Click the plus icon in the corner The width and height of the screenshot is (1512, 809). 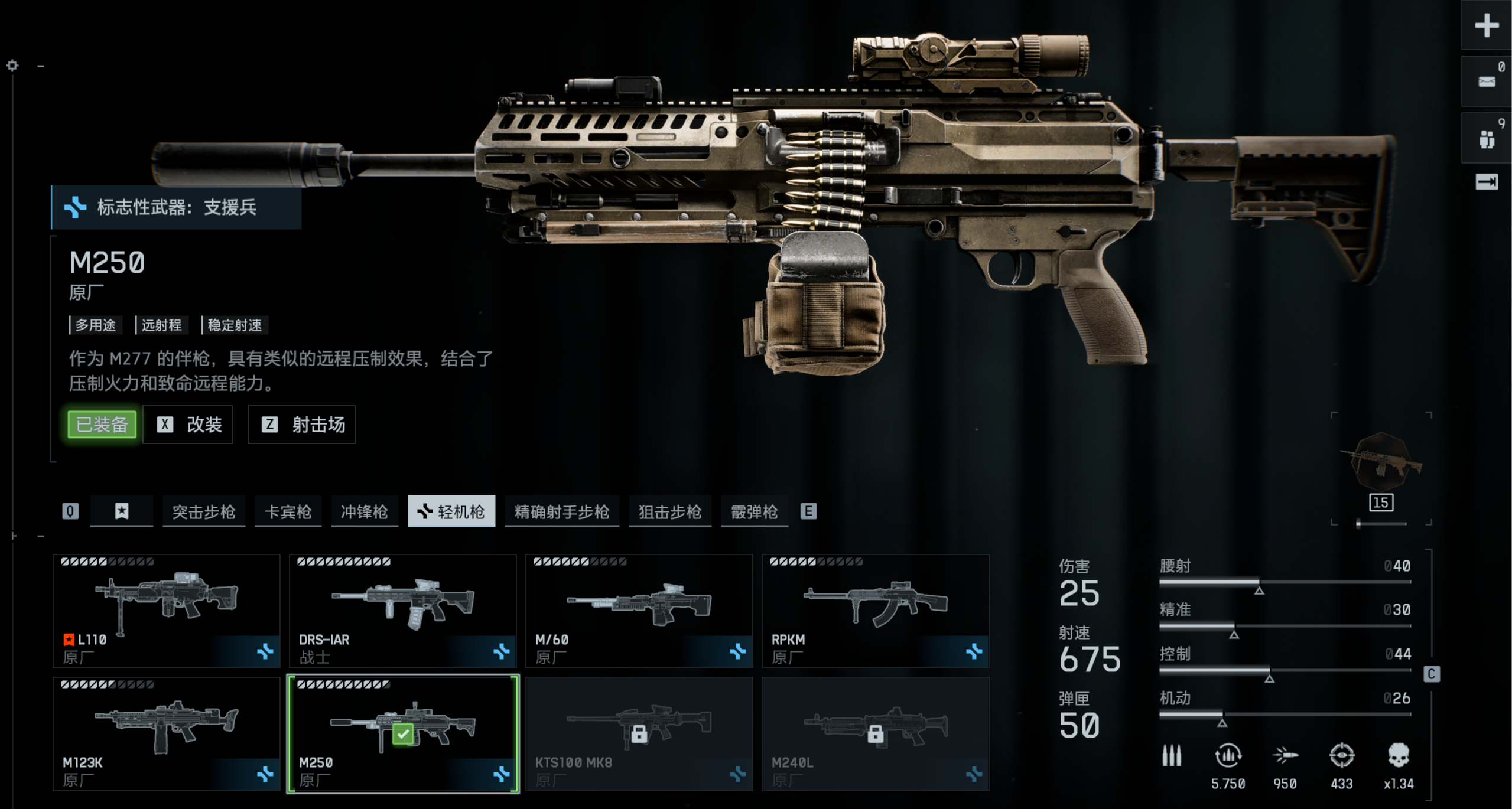coord(1487,25)
